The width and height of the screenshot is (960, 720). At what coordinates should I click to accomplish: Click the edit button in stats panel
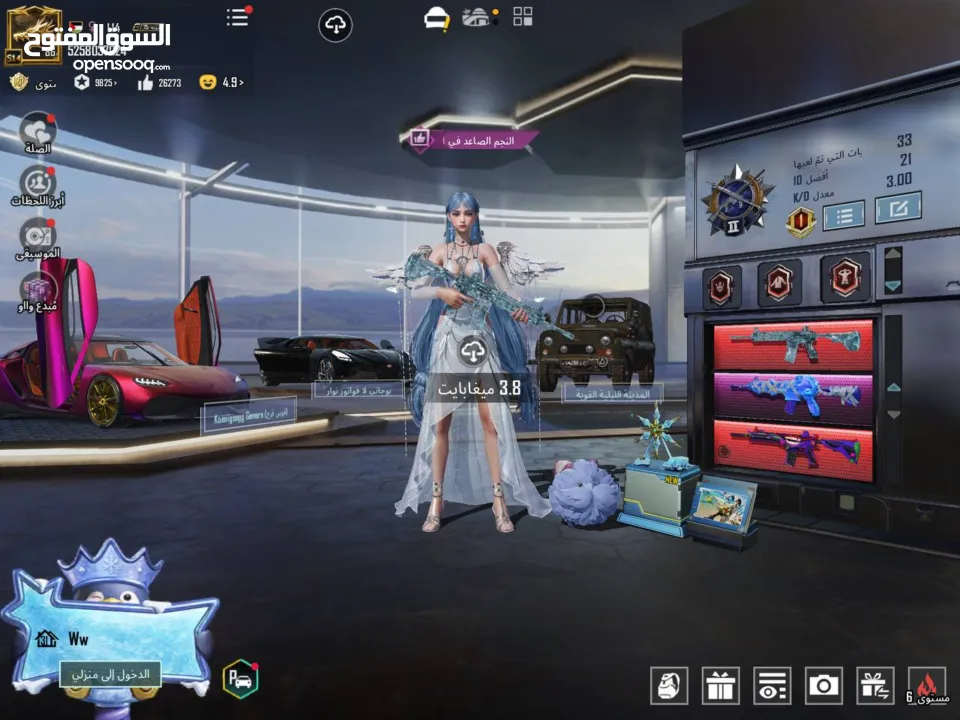pyautogui.click(x=897, y=208)
